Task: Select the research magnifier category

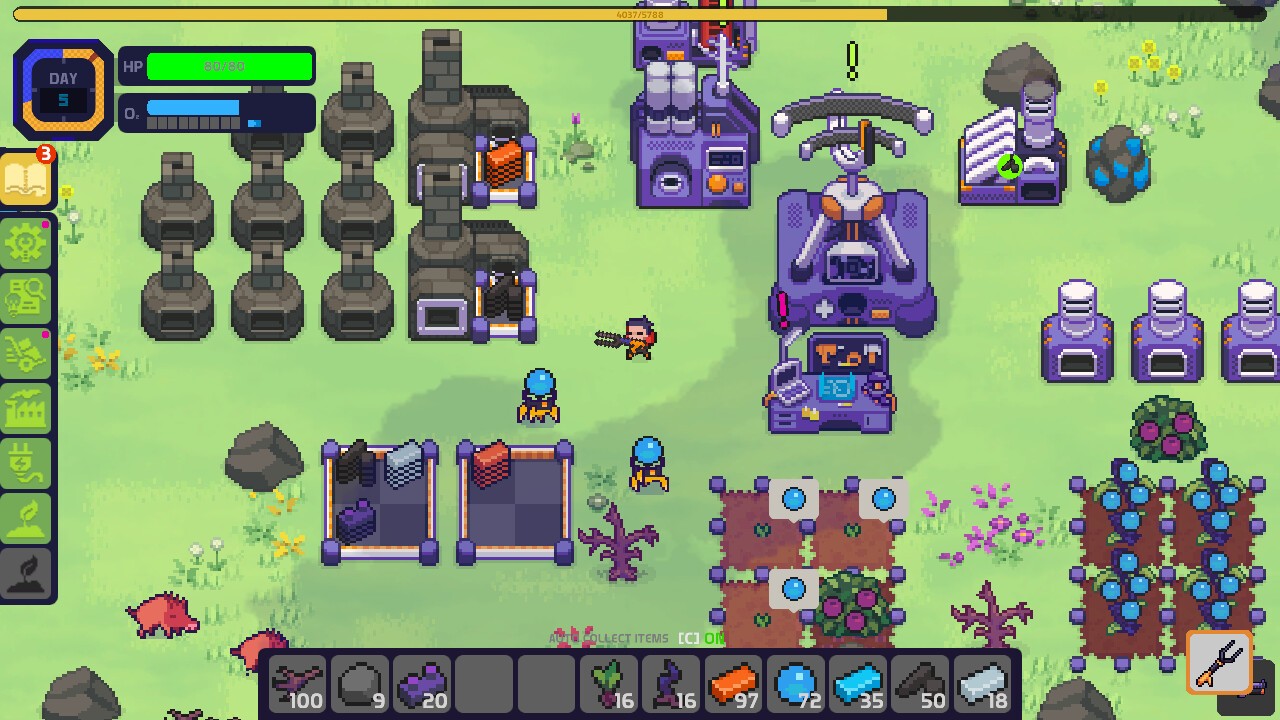Action: coord(27,297)
